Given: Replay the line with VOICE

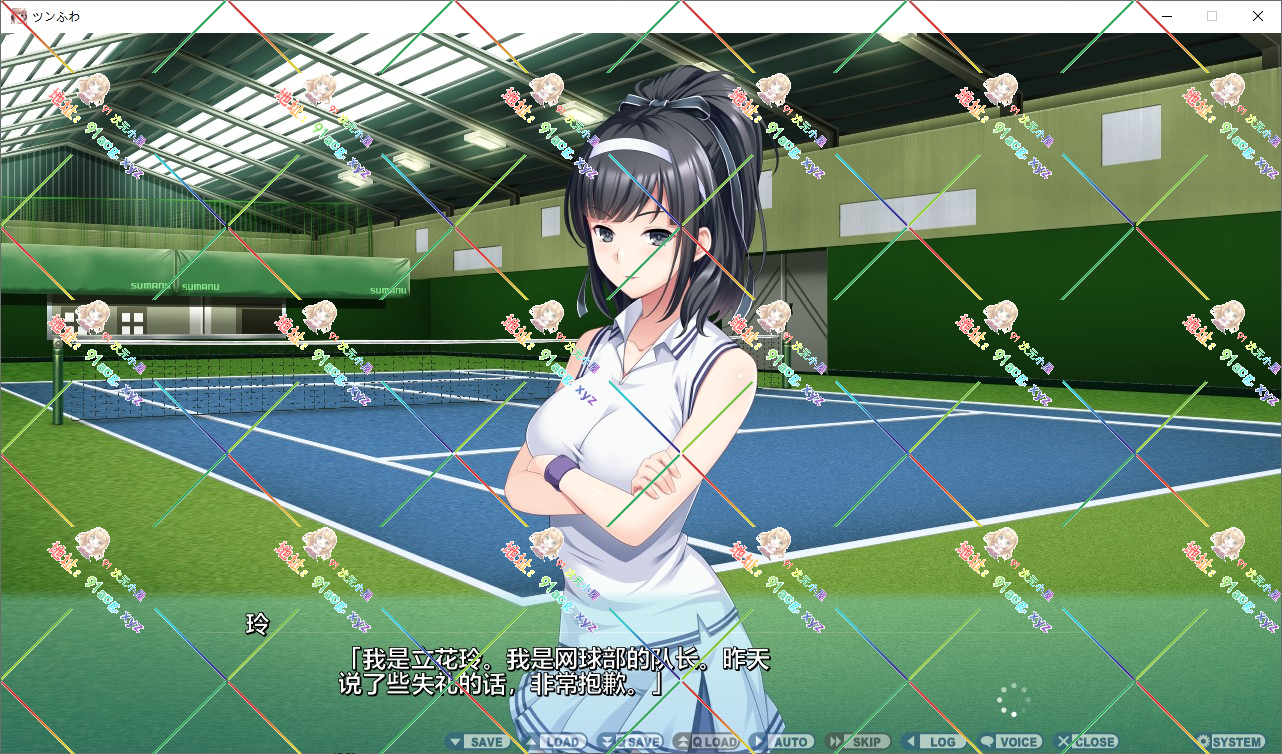Looking at the screenshot, I should pyautogui.click(x=1010, y=742).
